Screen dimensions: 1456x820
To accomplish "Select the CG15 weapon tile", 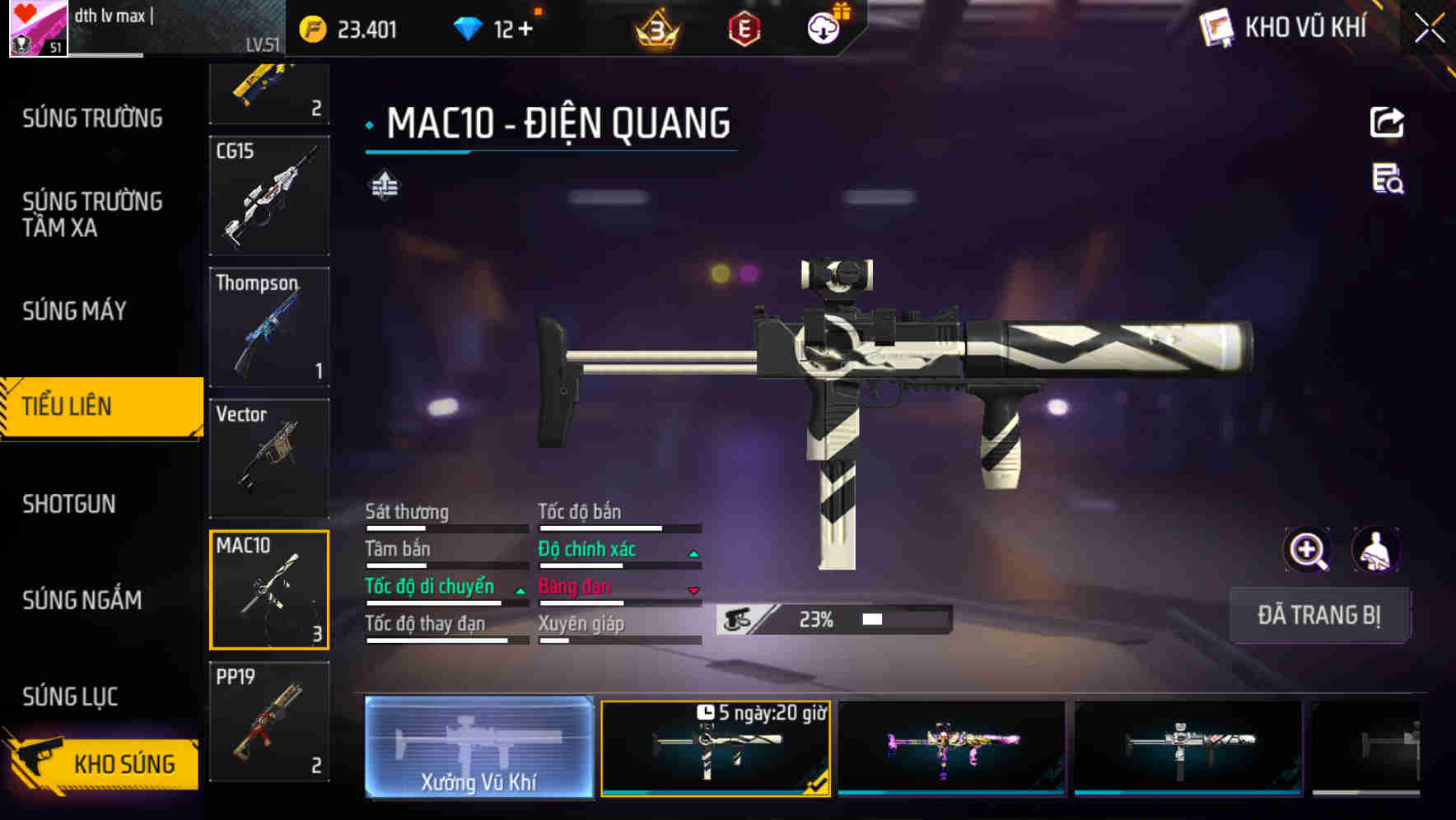I will 269,196.
